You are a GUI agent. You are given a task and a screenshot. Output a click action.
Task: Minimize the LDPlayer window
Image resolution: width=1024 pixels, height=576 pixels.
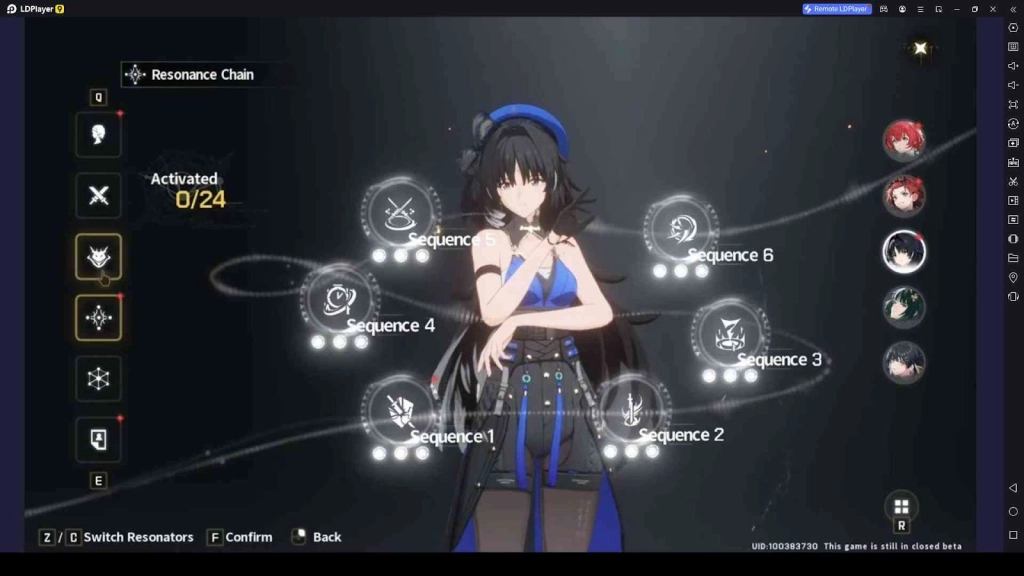click(956, 9)
